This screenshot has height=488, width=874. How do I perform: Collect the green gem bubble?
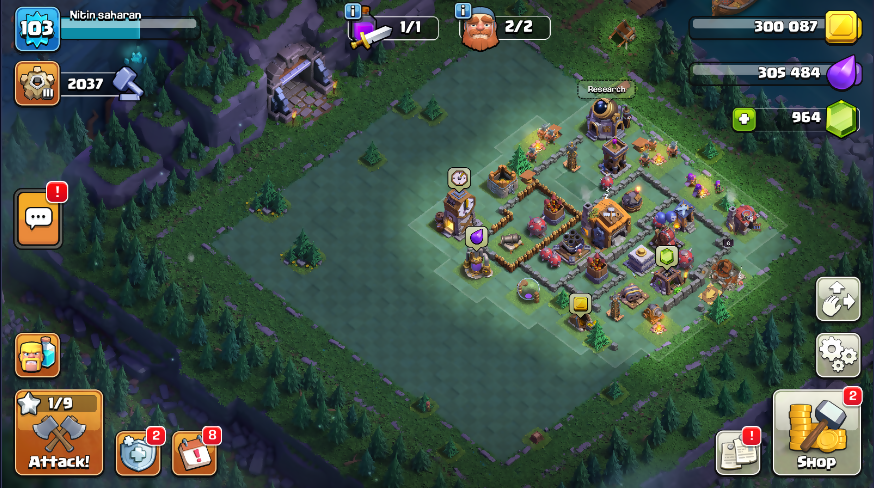point(667,256)
